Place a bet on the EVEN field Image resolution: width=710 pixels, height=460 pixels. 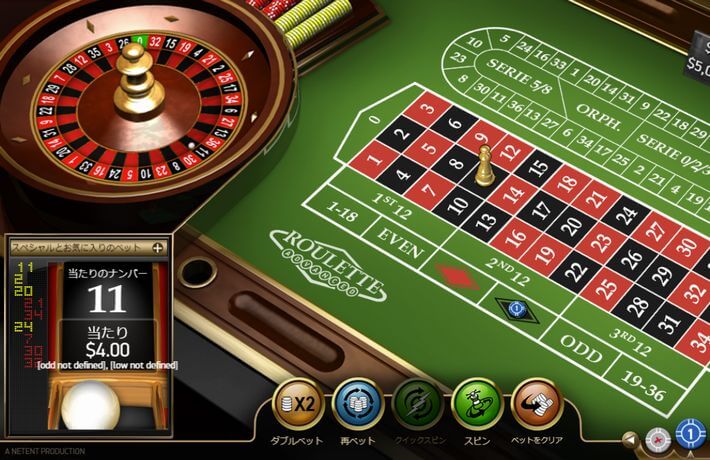point(400,234)
